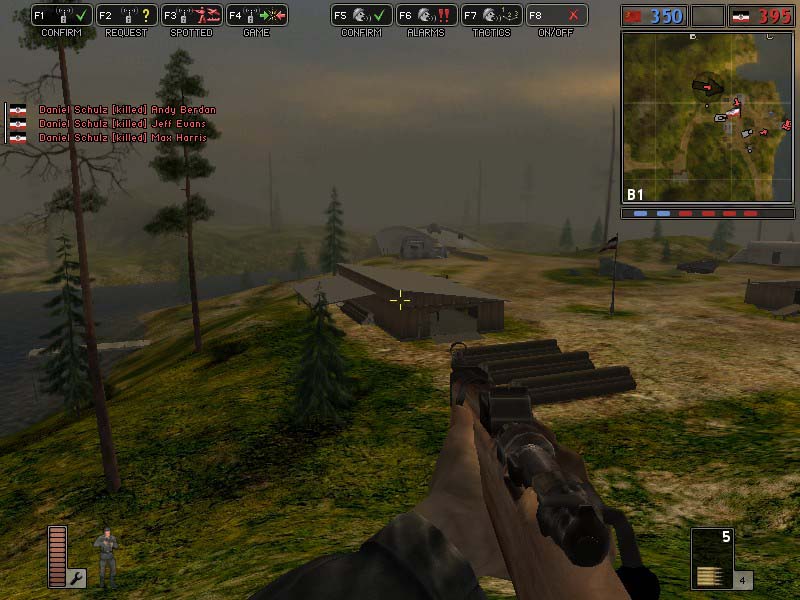Click the wrench repair icon
The height and width of the screenshot is (600, 800).
tap(77, 577)
